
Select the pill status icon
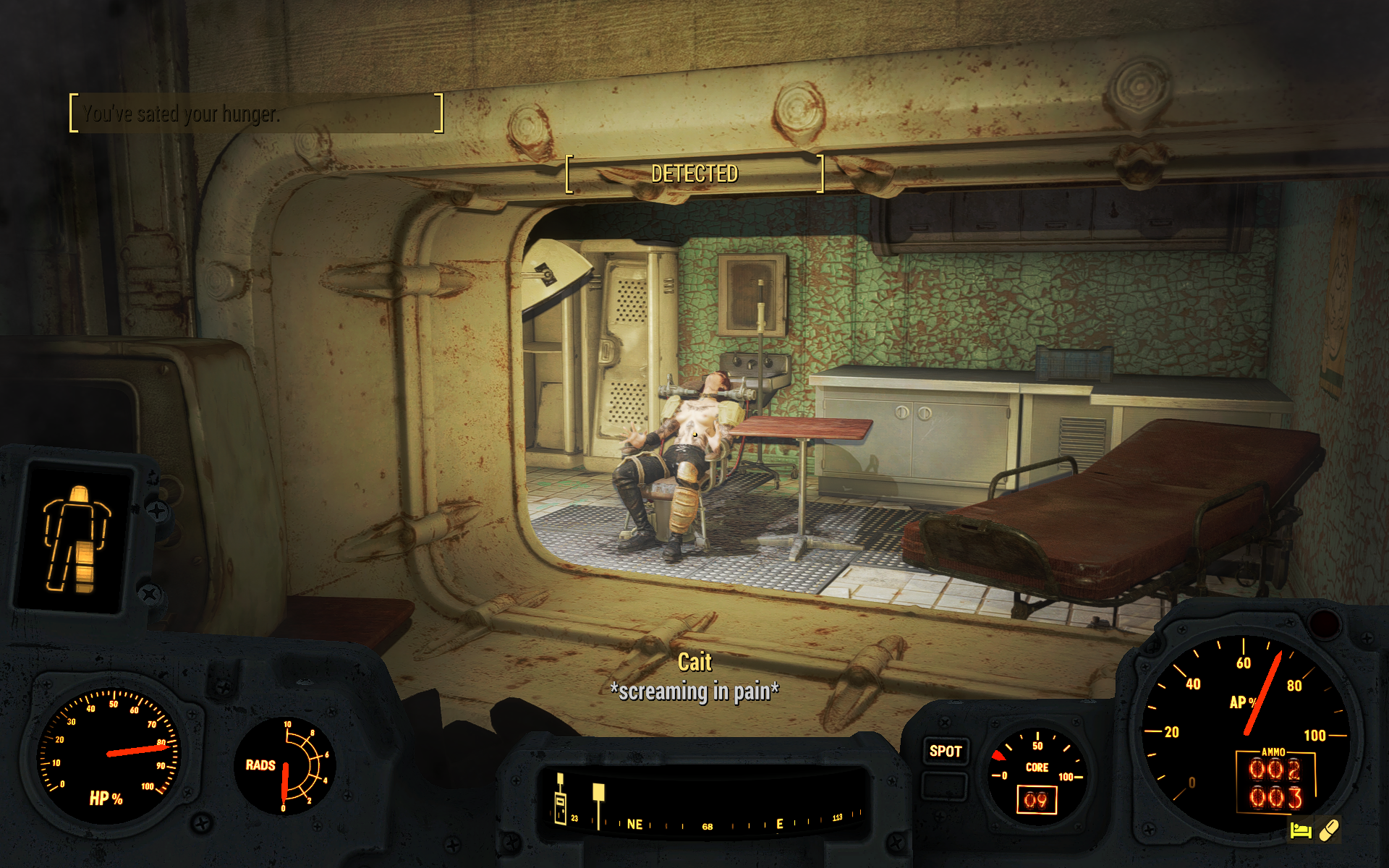(x=1328, y=830)
